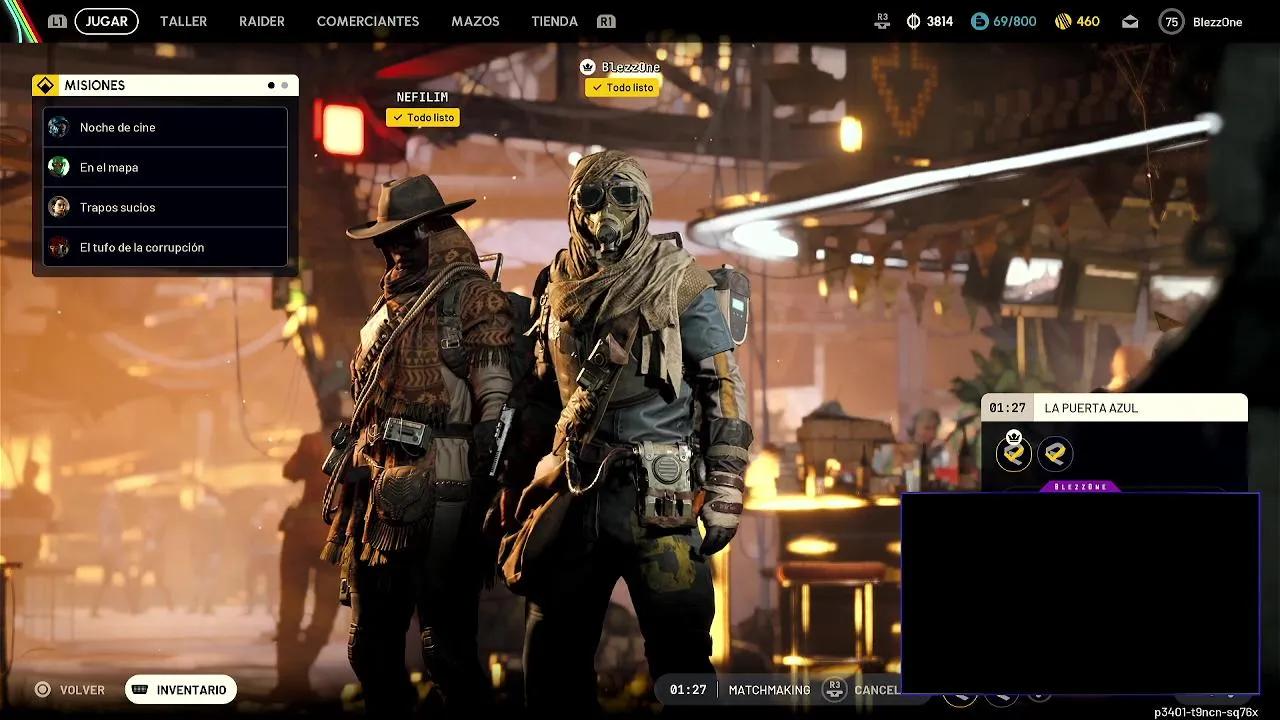Open the mail envelope icon

pyautogui.click(x=1130, y=22)
